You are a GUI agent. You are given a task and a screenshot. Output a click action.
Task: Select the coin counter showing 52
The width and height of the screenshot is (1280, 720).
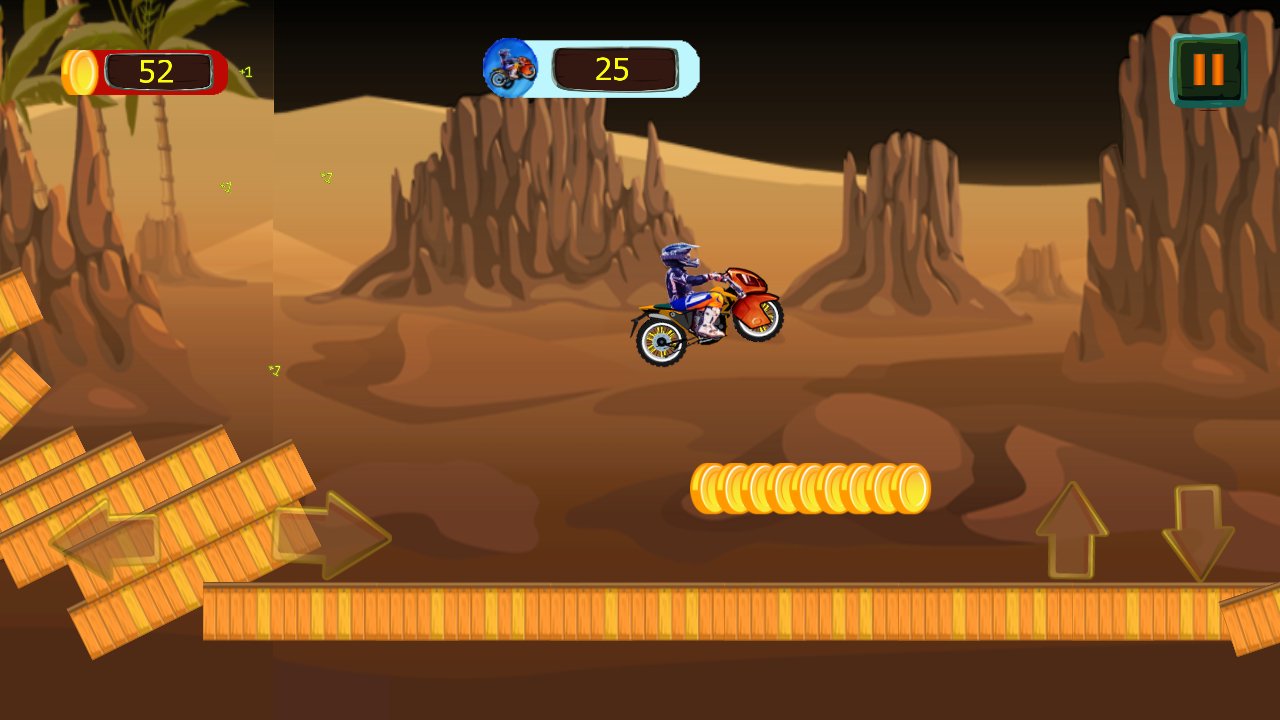click(x=155, y=71)
